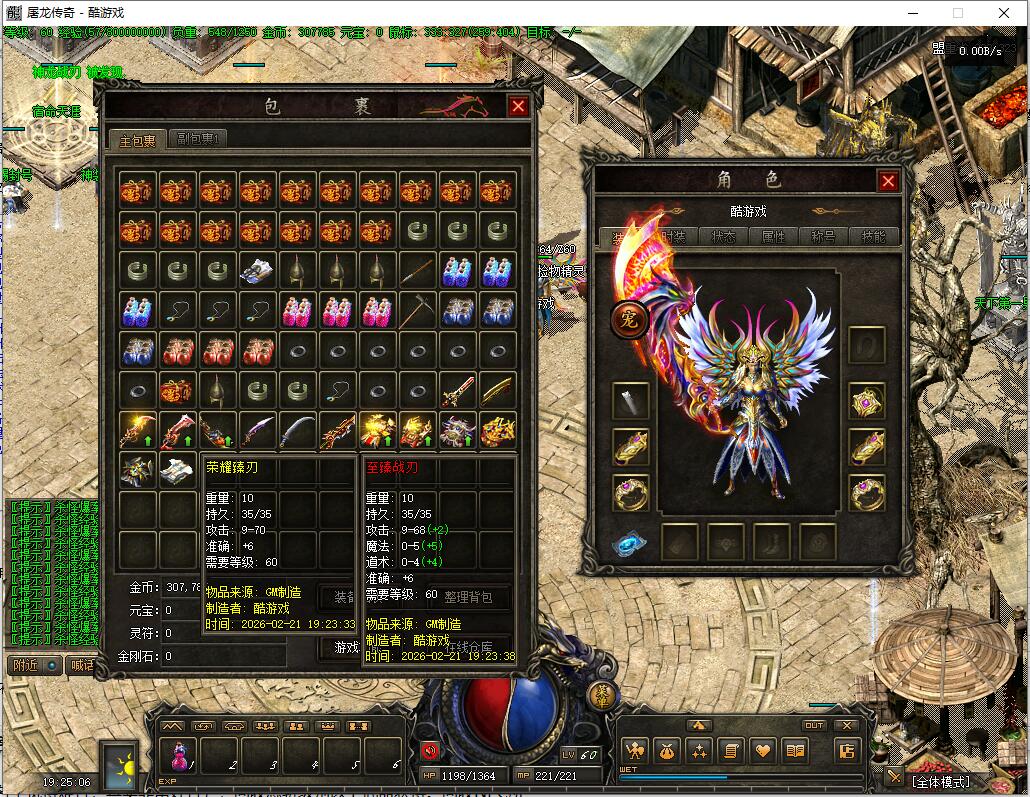Switch to the 状态 status tab

(x=723, y=237)
